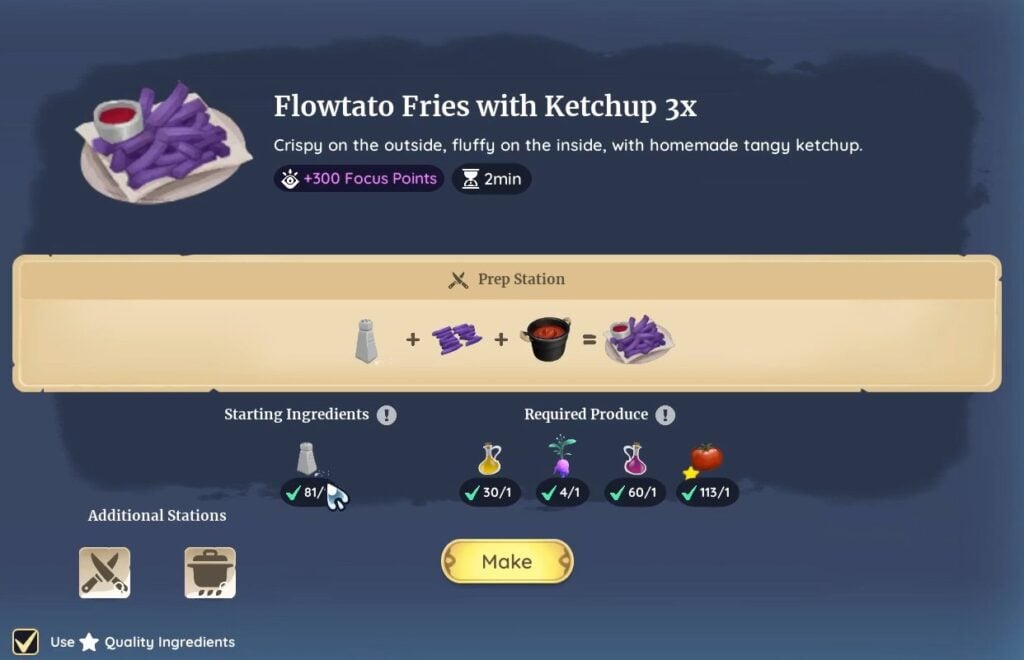Choose the purple flowtato root produce
Image resolution: width=1024 pixels, height=660 pixels.
(x=562, y=457)
